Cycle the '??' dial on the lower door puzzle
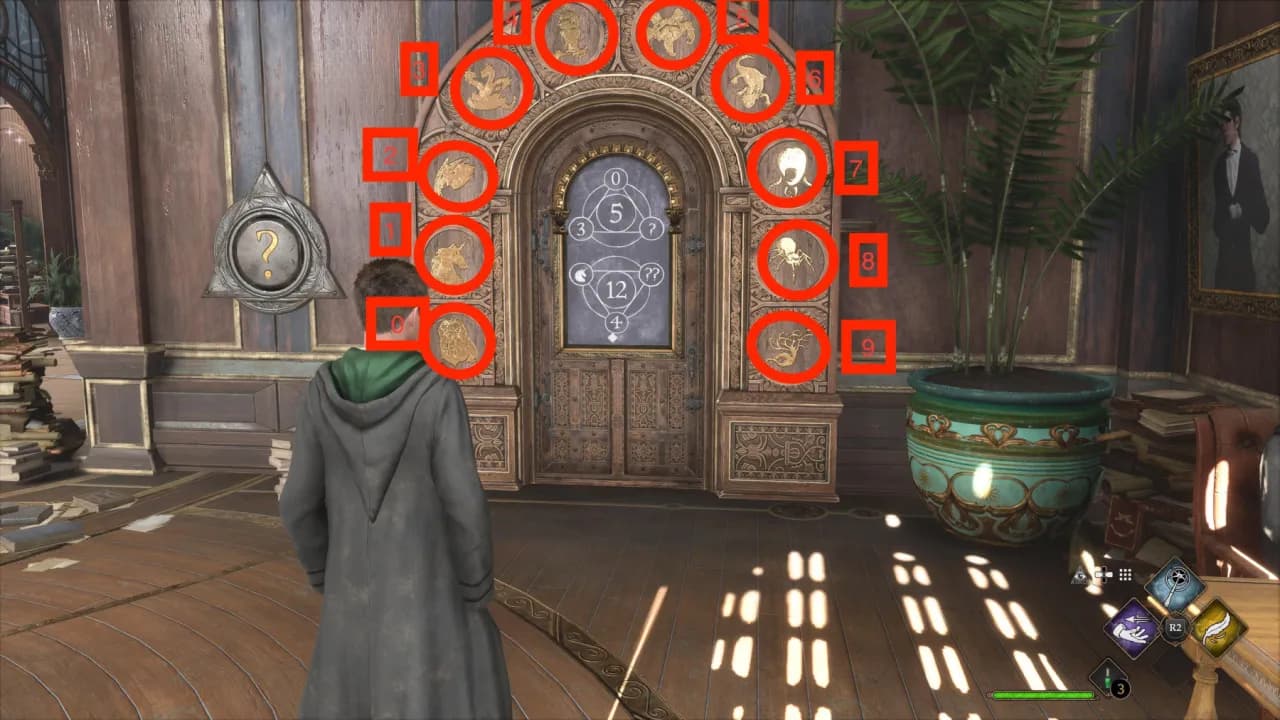Image resolution: width=1280 pixels, height=720 pixels. (652, 271)
